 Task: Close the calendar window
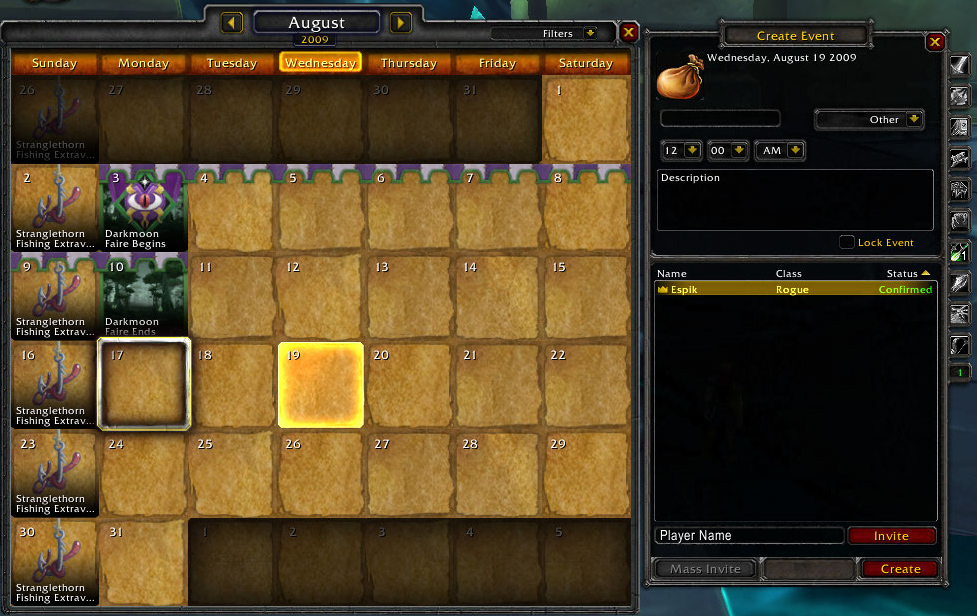[x=628, y=33]
